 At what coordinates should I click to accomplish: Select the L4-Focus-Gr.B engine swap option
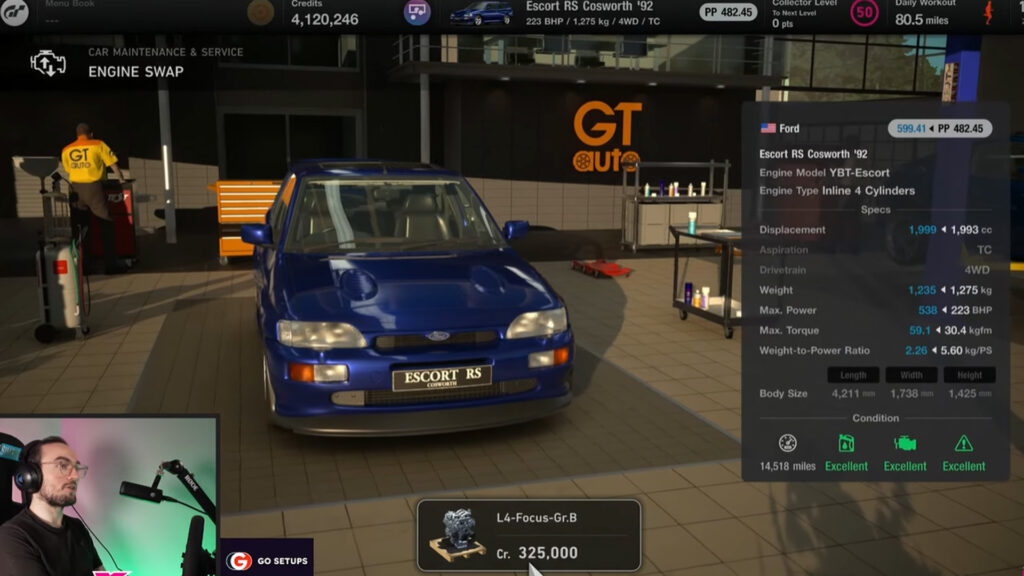click(x=528, y=535)
